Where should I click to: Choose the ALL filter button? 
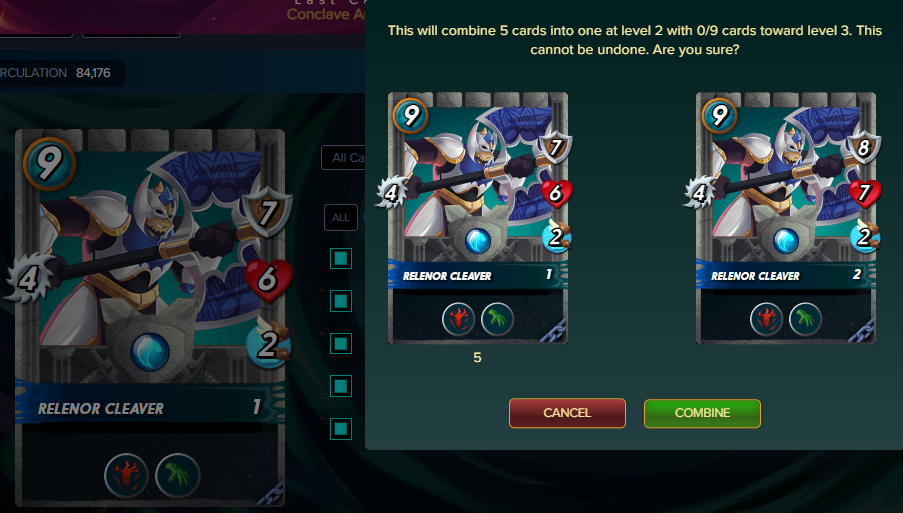(x=341, y=217)
